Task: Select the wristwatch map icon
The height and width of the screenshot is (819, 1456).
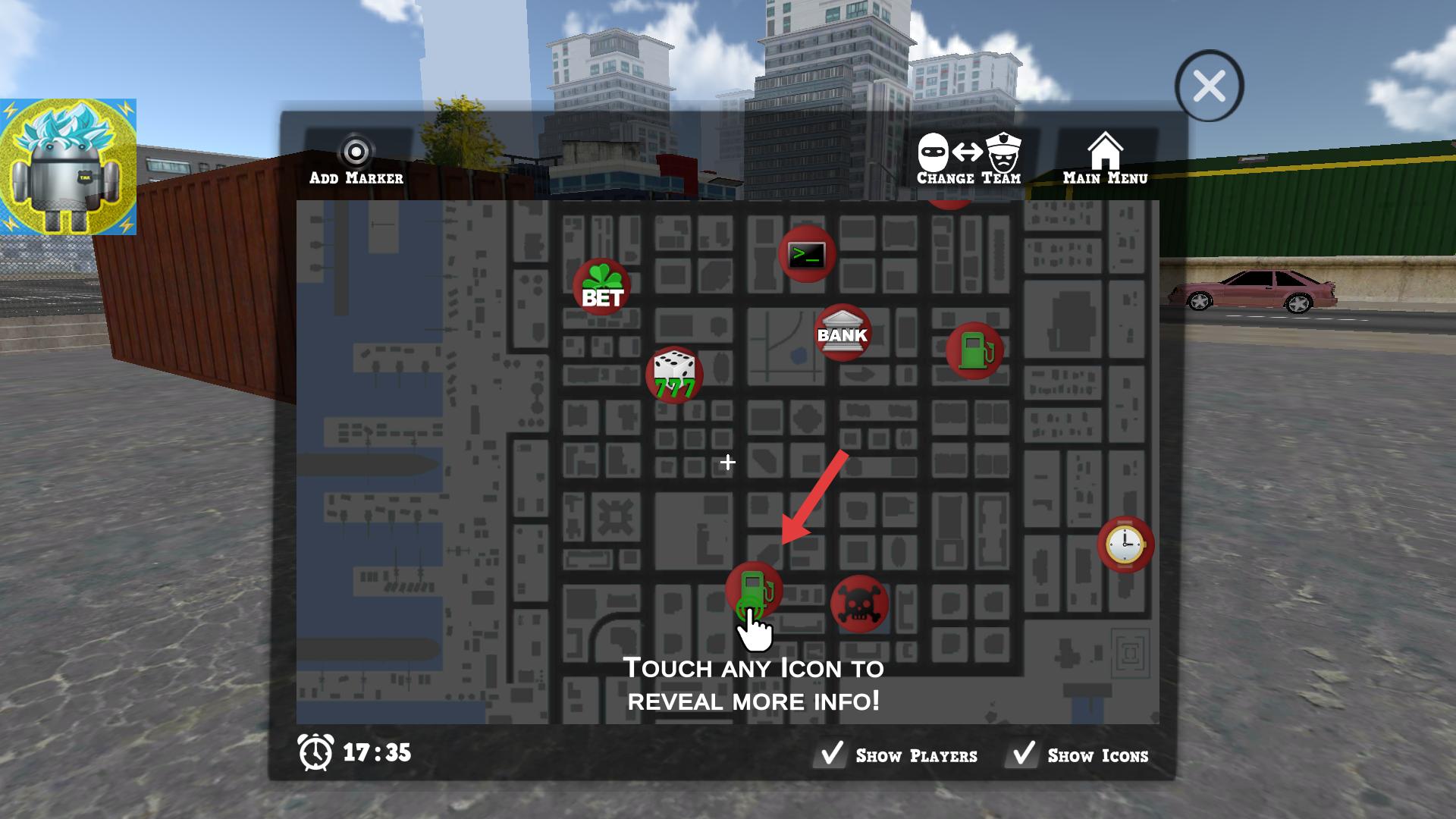Action: tap(1125, 544)
